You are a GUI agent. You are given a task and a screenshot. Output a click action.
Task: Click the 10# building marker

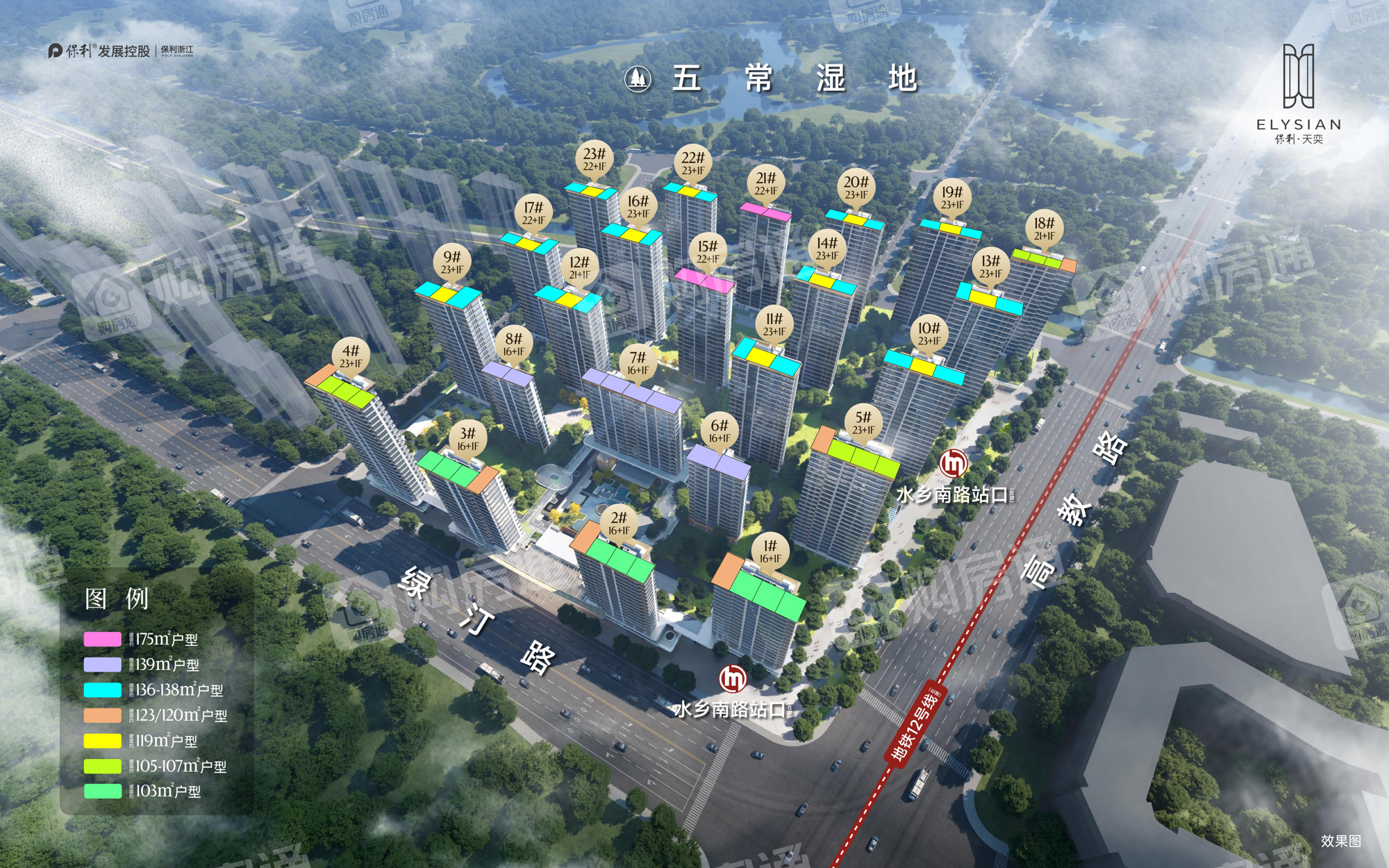(x=929, y=333)
